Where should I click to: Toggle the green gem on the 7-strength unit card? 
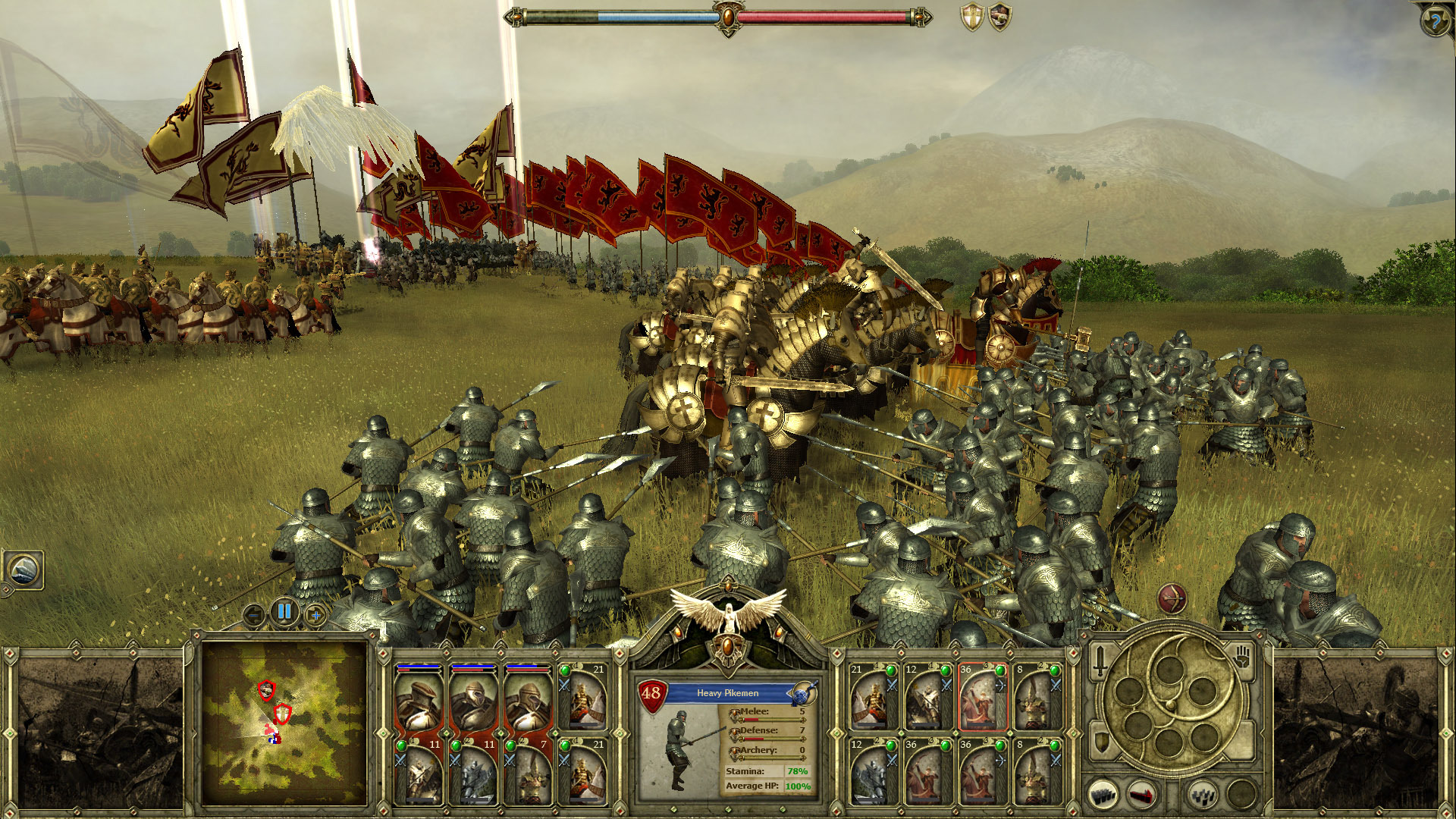point(511,745)
